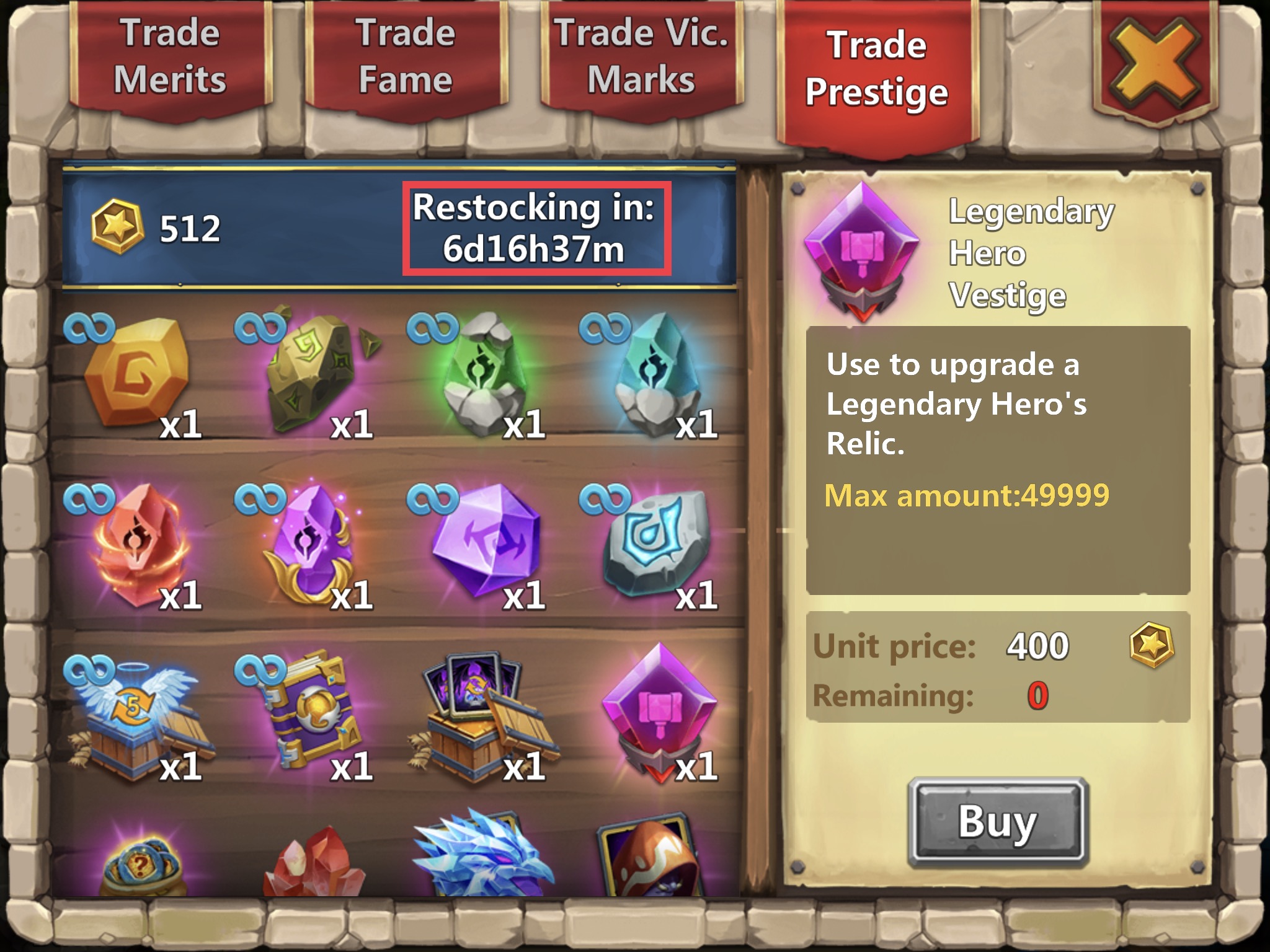
Task: Select the Trade Vic. Marks tab
Action: 641,57
